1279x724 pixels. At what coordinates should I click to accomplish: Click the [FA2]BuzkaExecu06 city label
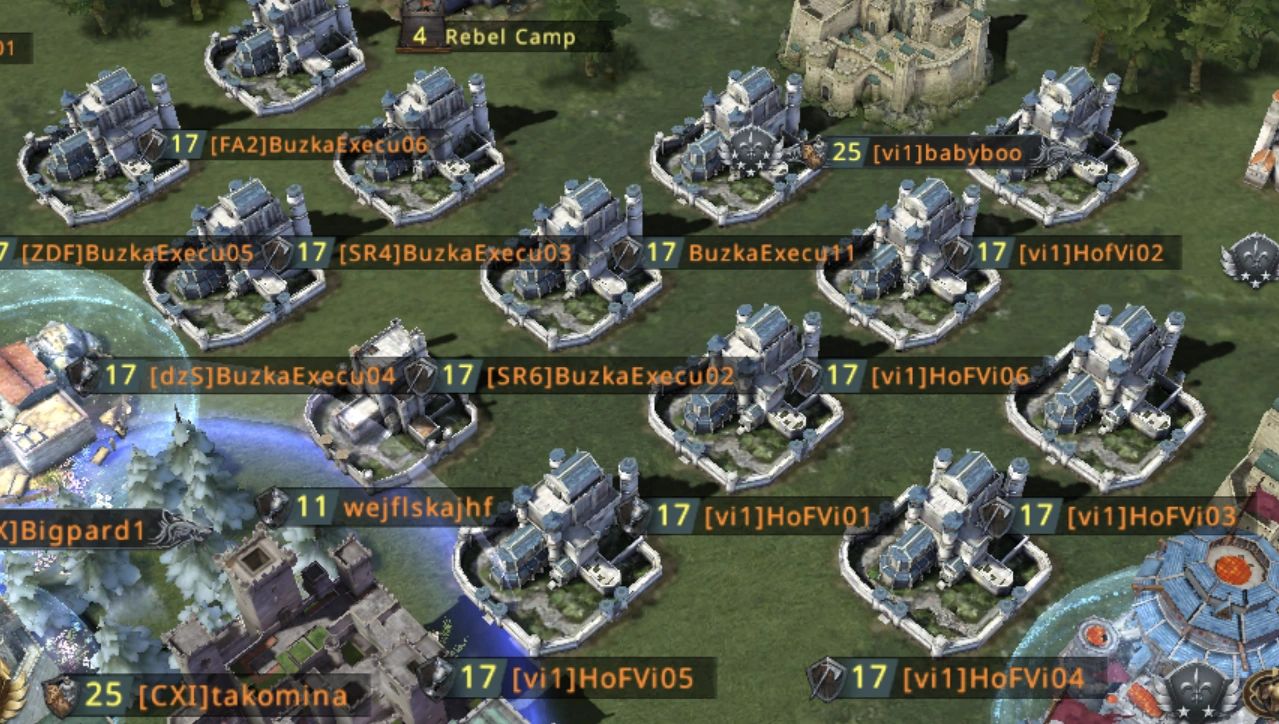318,145
